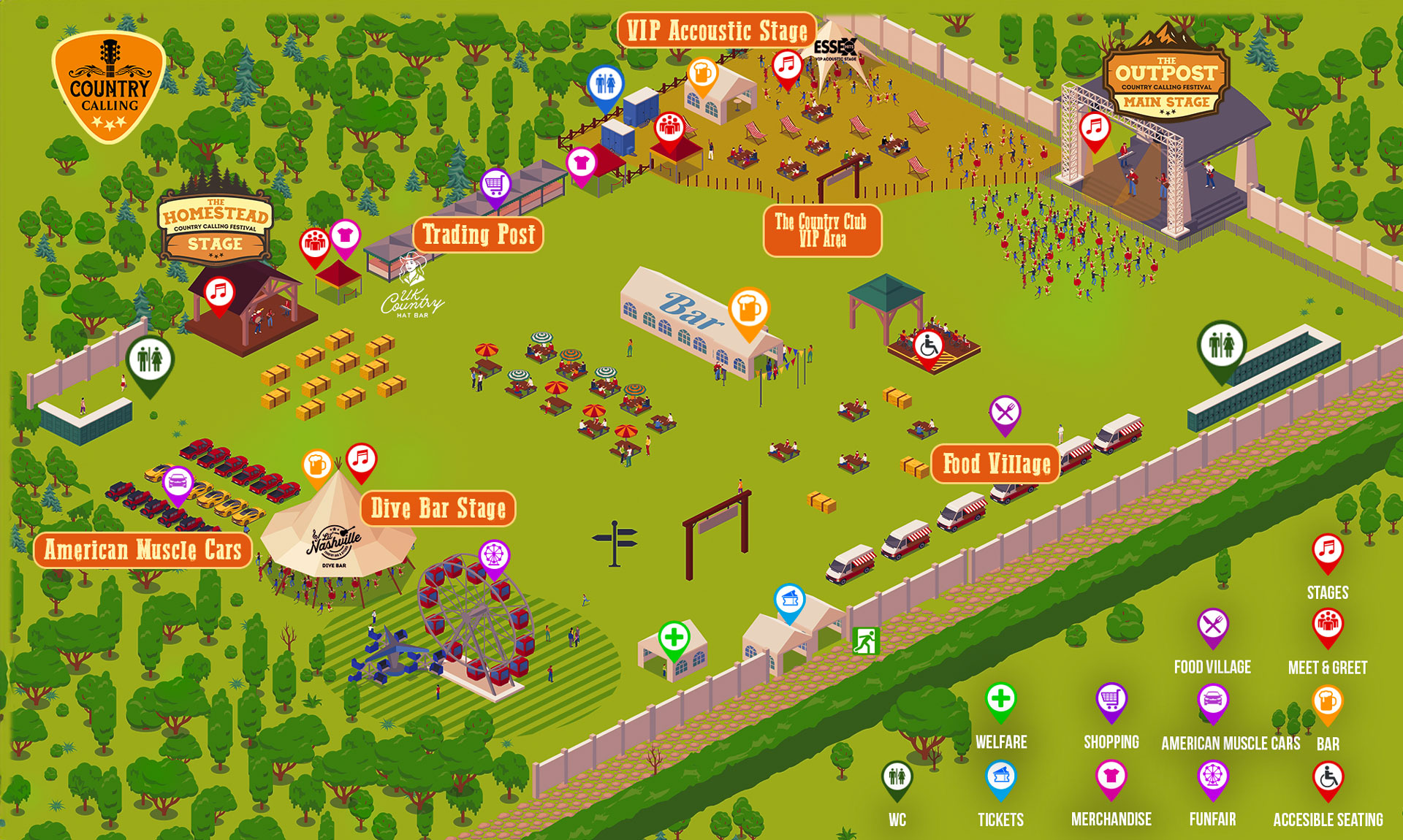This screenshot has height=840, width=1403.
Task: Open the Trading Post label
Action: point(479,234)
